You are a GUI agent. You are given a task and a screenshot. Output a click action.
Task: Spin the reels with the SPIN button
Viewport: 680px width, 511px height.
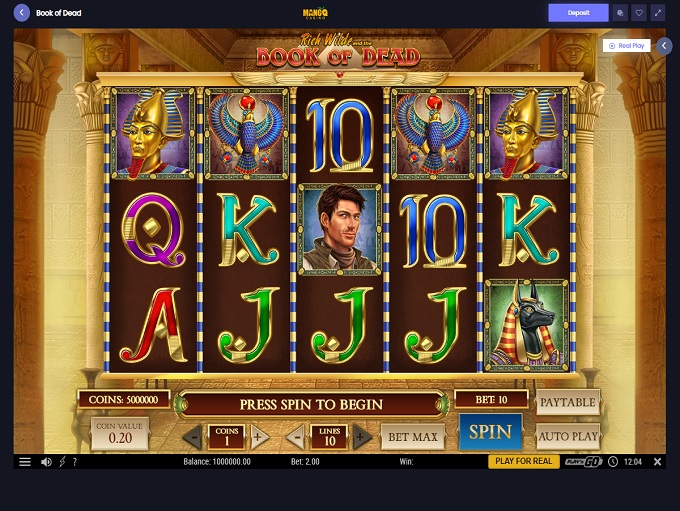click(490, 433)
